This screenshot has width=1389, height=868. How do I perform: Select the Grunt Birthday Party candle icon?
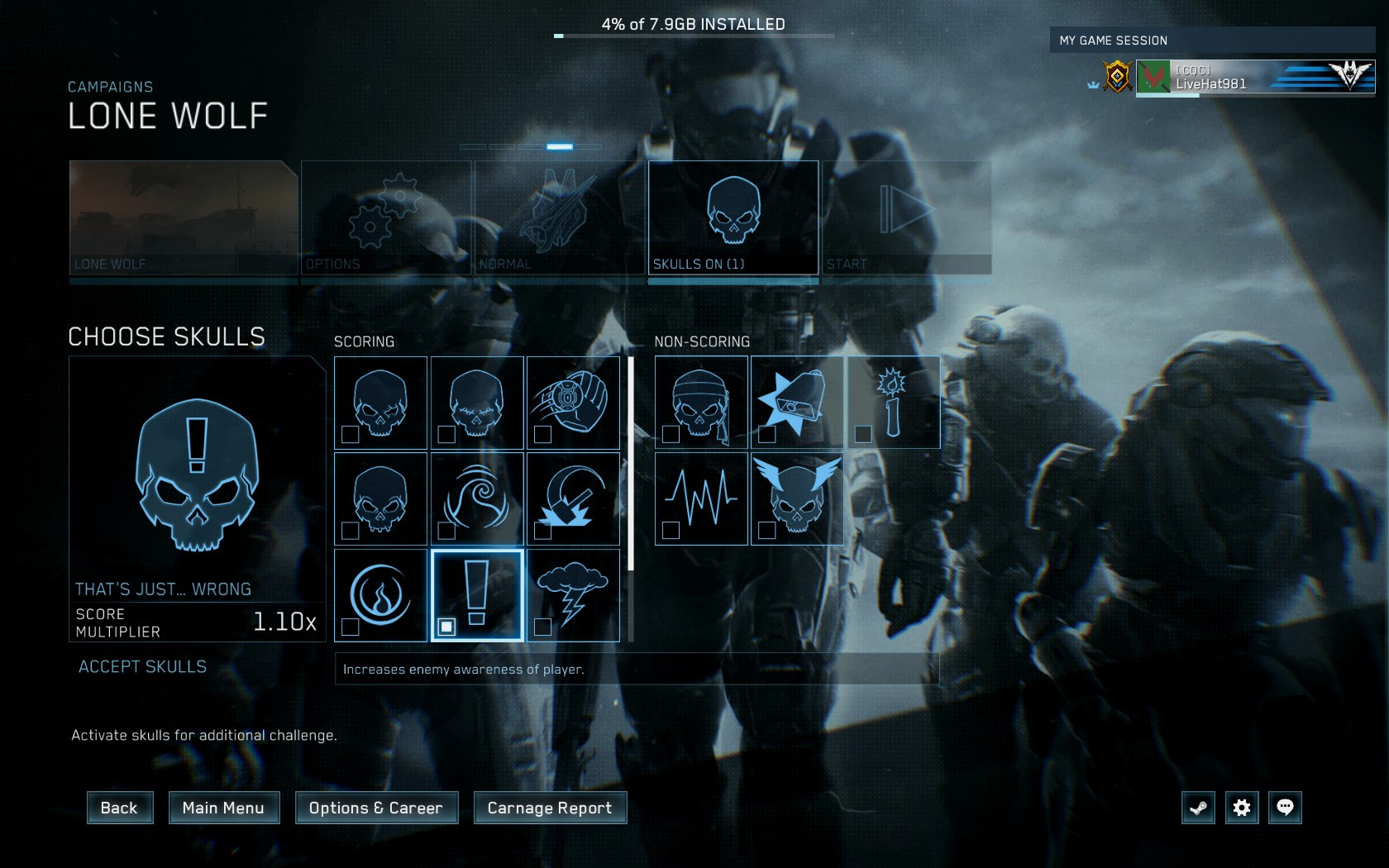(893, 403)
